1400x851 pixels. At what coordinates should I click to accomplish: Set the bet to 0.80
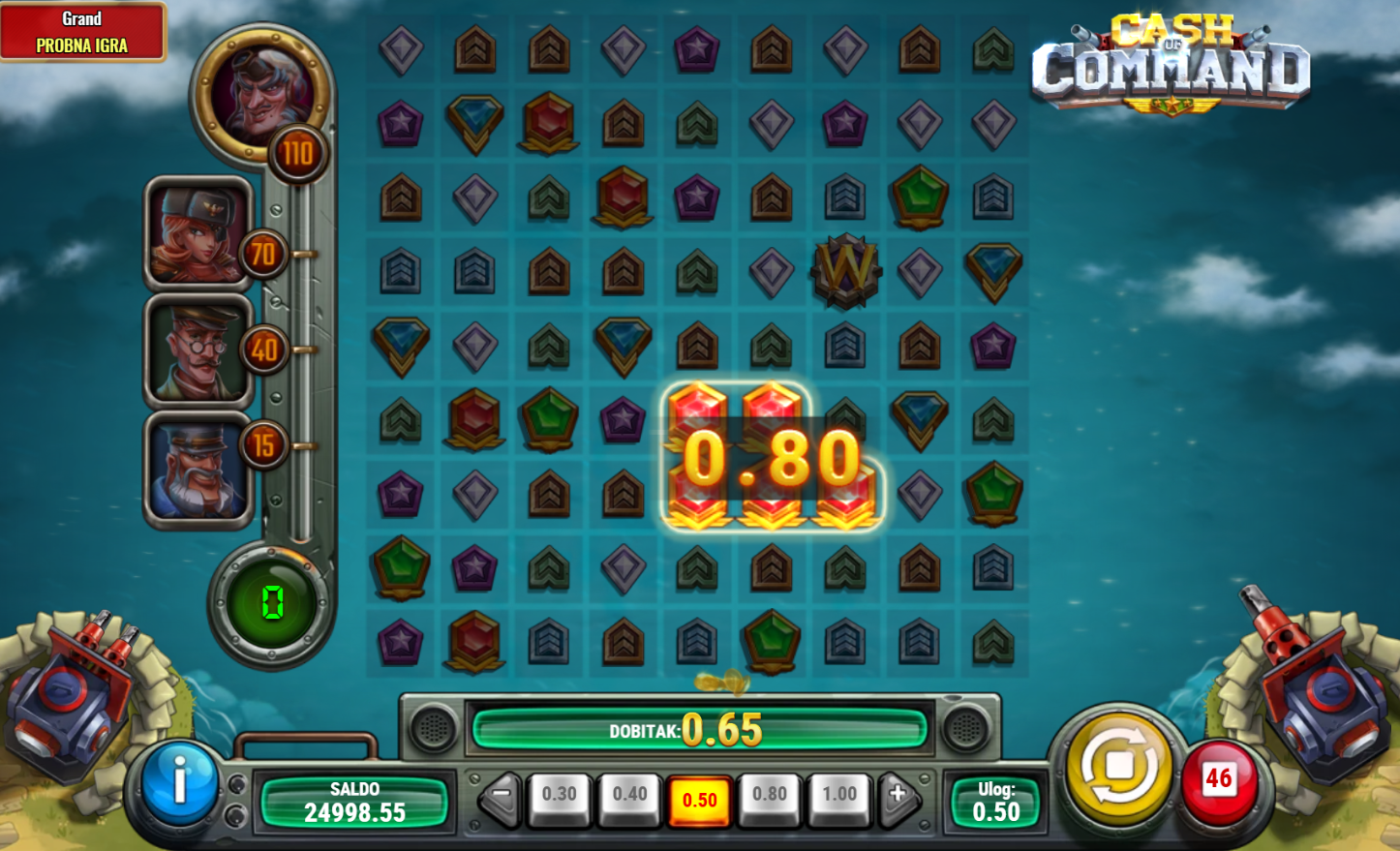[x=770, y=797]
